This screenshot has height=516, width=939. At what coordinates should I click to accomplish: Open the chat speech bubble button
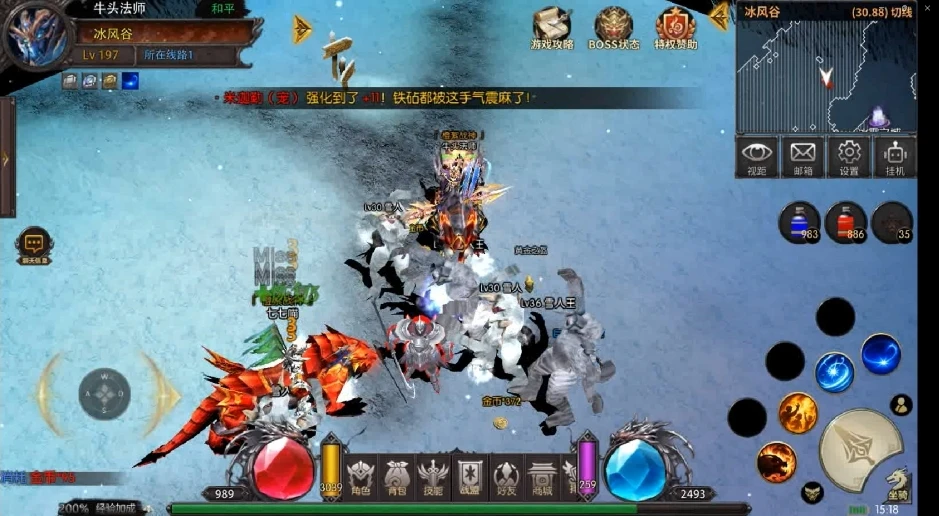(34, 244)
